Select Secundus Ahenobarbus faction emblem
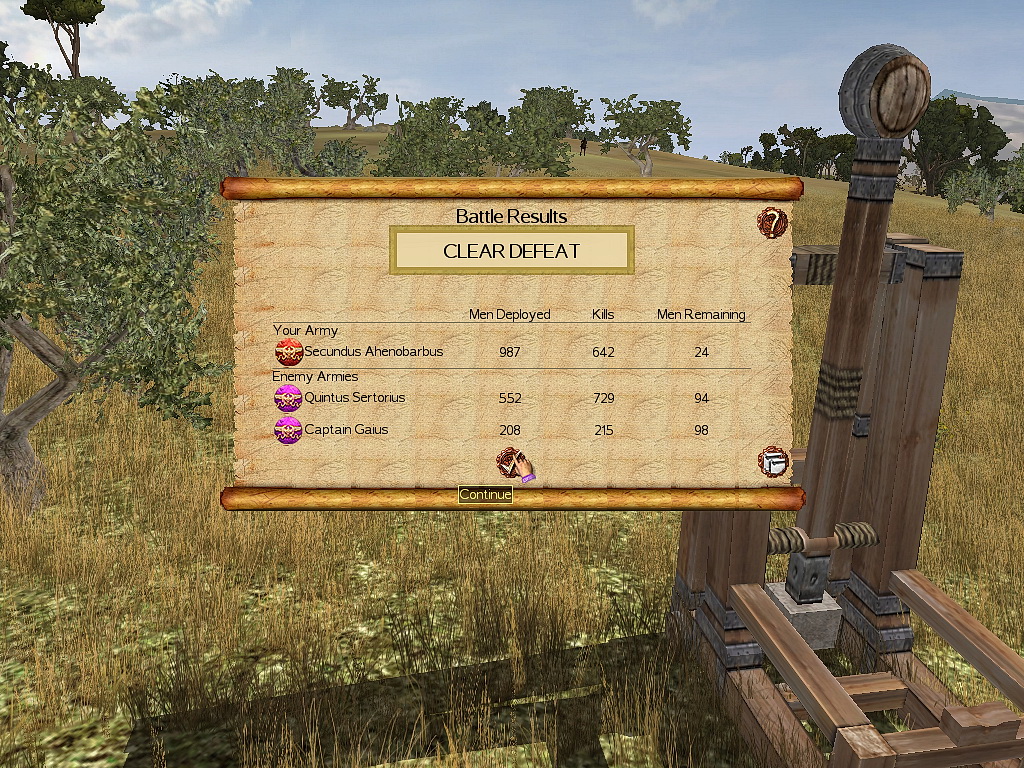This screenshot has width=1024, height=768. pyautogui.click(x=289, y=352)
